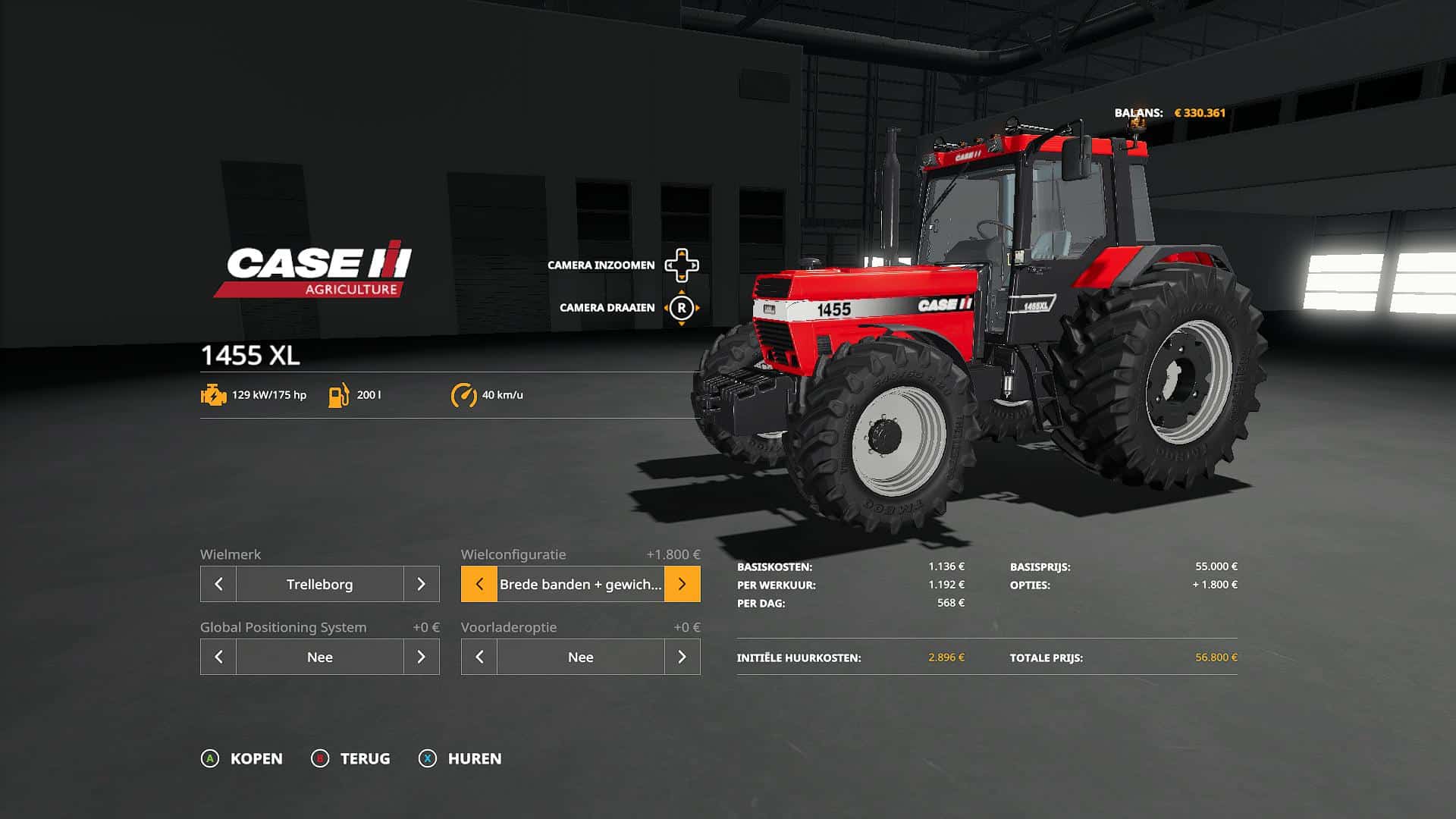1456x819 pixels.
Task: Select previous Wielmerk wheel brand
Action: coord(218,584)
